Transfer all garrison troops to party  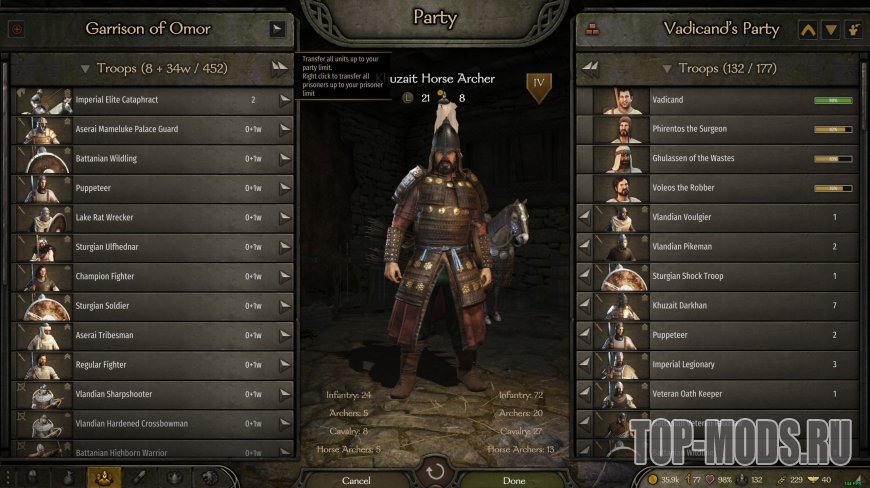pos(279,69)
